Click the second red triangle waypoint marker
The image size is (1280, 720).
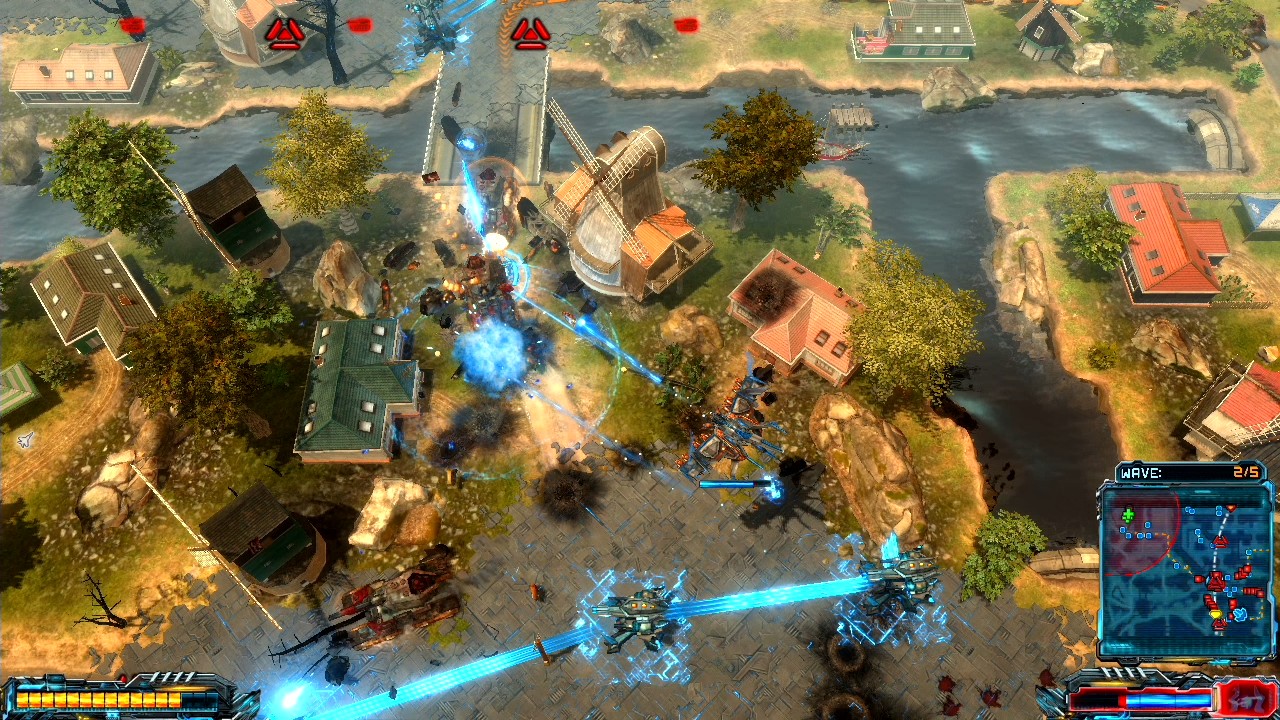coord(530,31)
